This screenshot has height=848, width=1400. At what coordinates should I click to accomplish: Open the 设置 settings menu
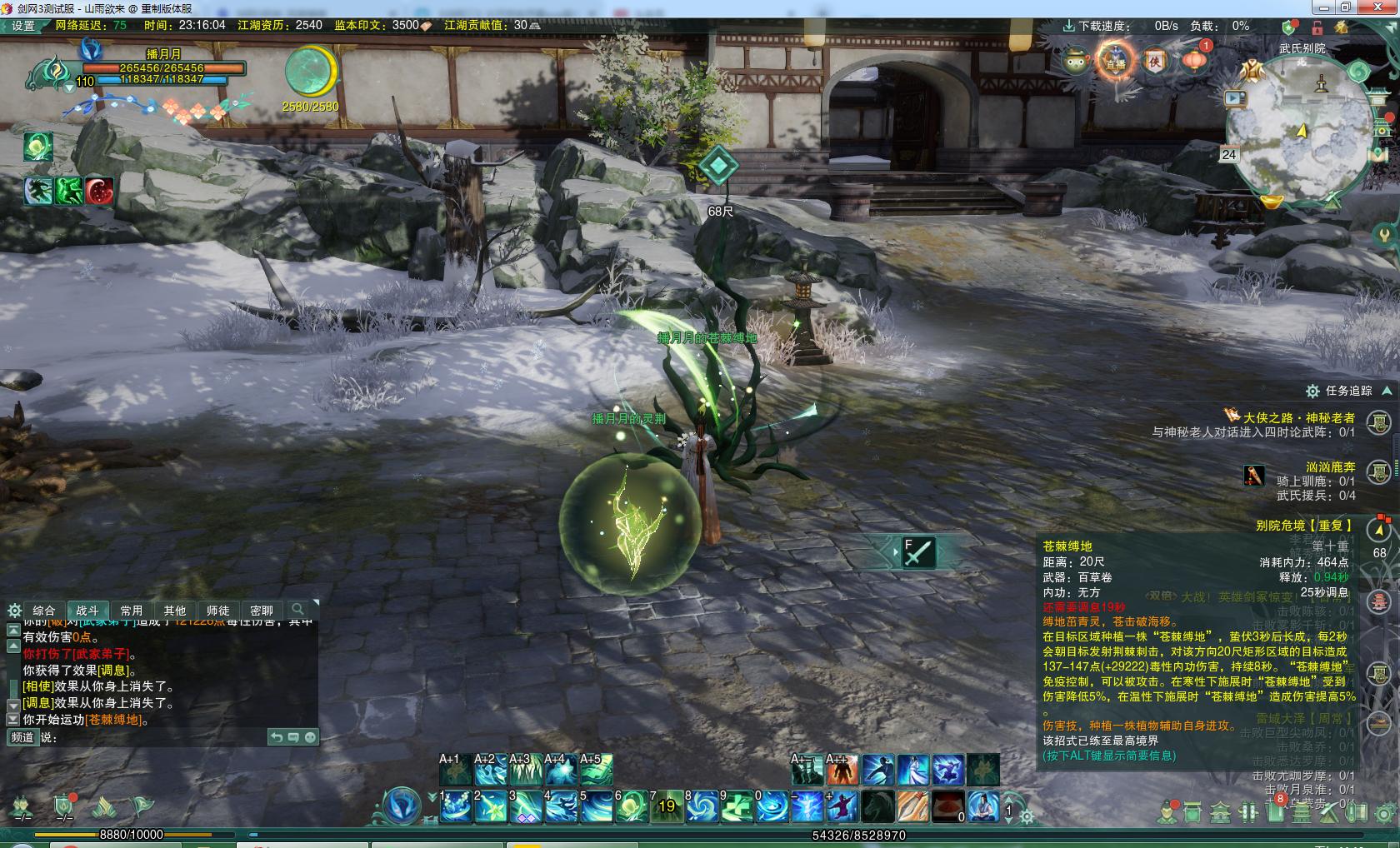click(x=22, y=25)
